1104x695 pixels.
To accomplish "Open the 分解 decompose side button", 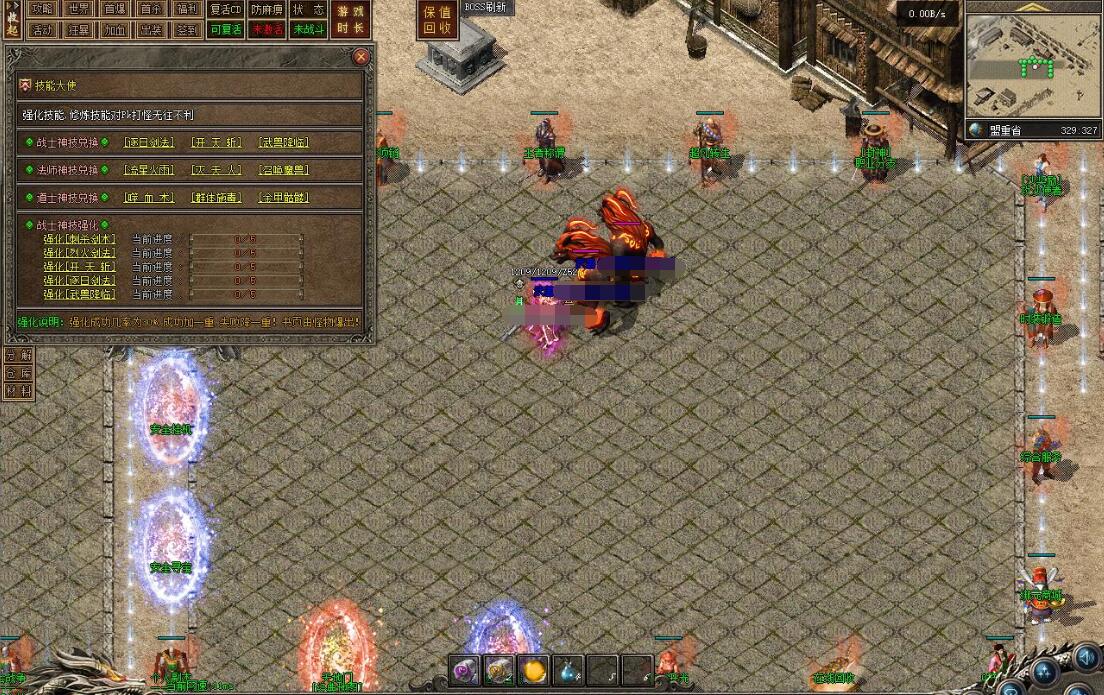I will [19, 355].
